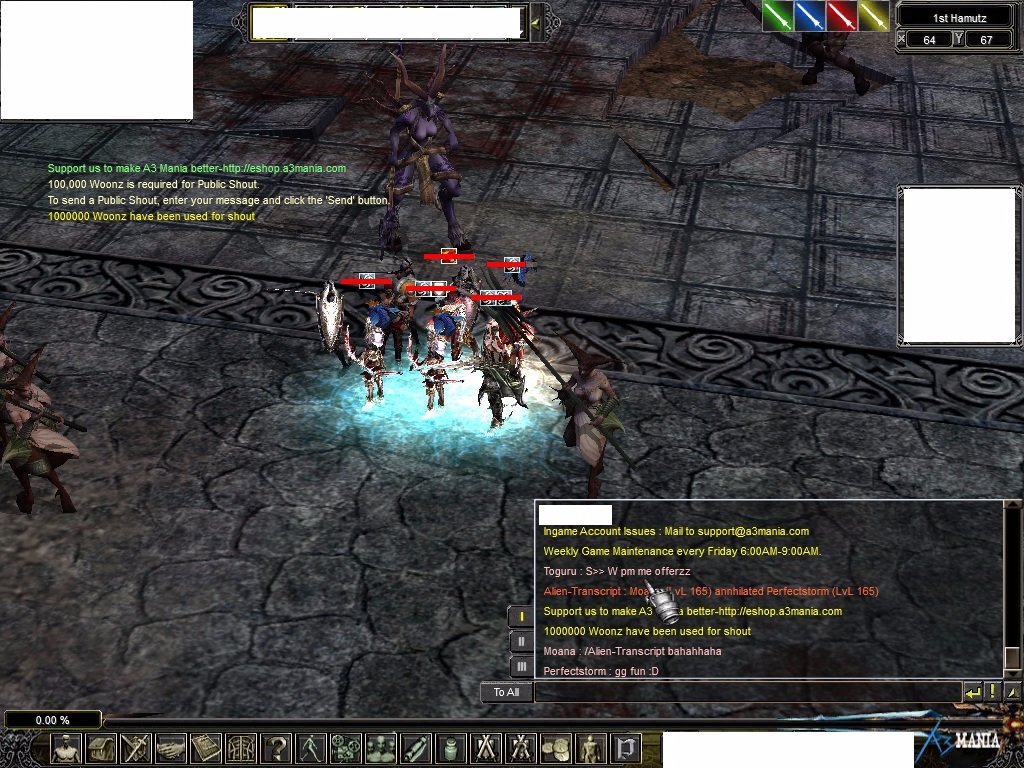Switch to chat tab III

521,666
